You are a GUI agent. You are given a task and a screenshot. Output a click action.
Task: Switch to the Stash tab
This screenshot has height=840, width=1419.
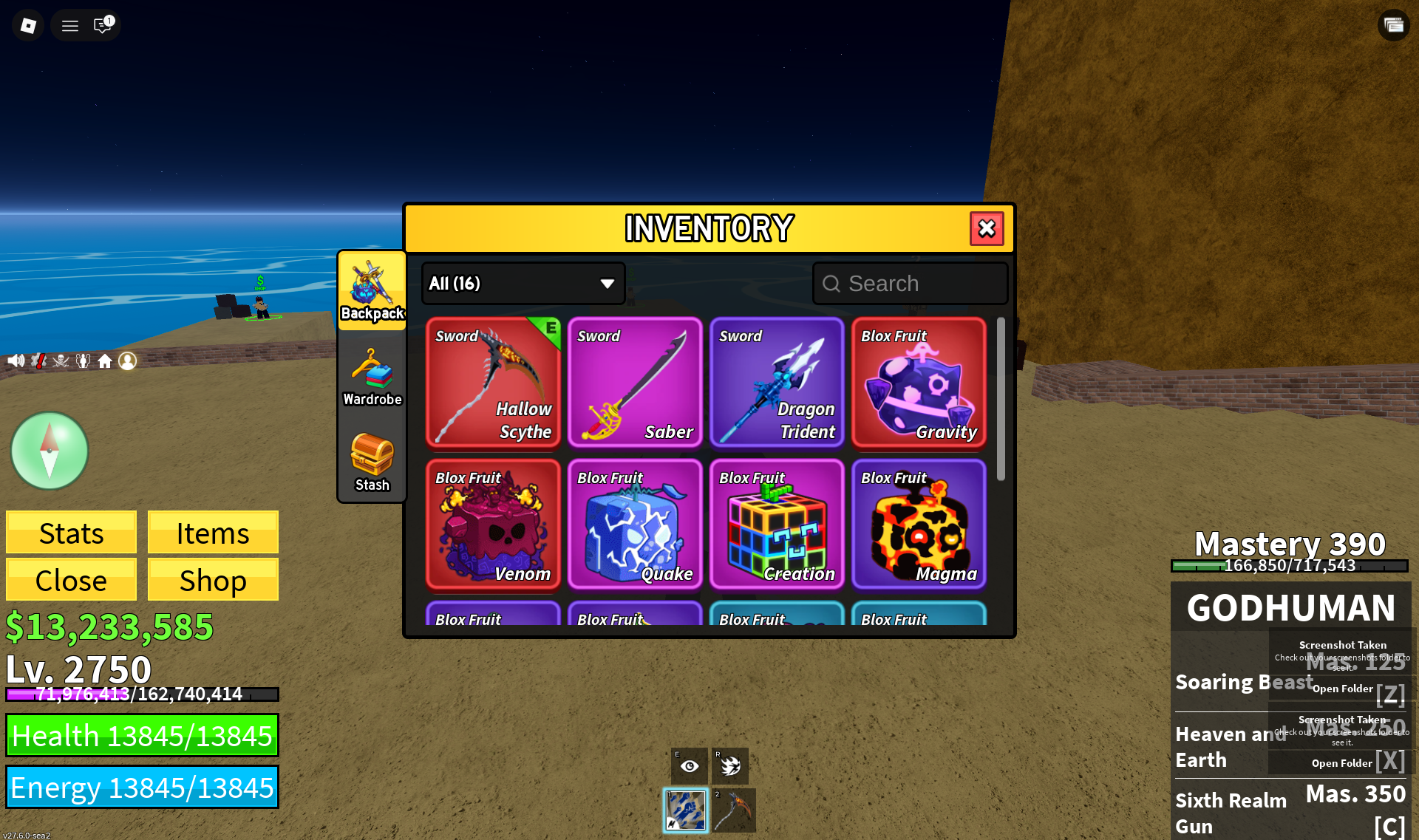tap(372, 462)
